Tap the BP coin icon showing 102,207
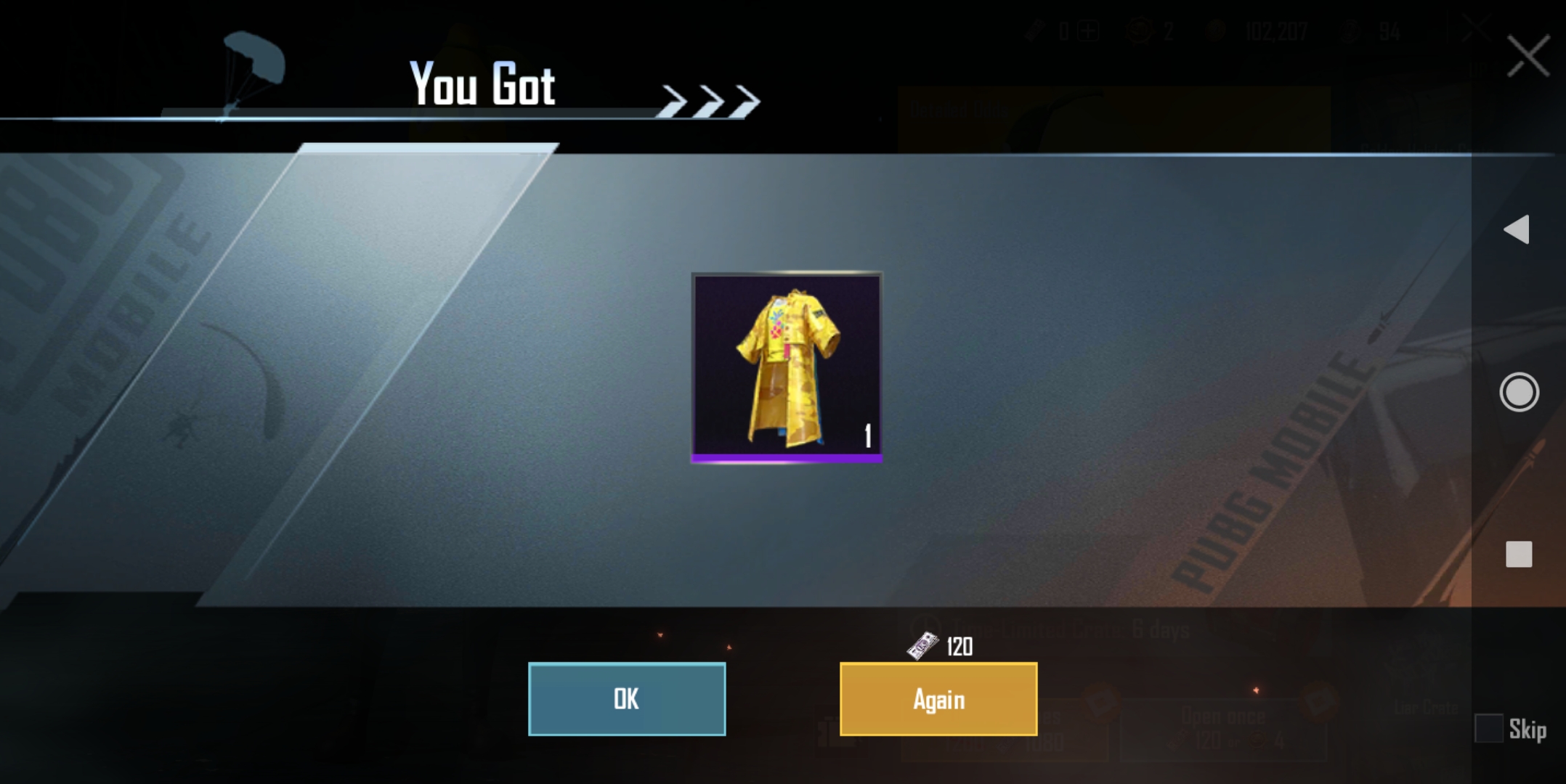Image resolution: width=1566 pixels, height=784 pixels. (1214, 30)
